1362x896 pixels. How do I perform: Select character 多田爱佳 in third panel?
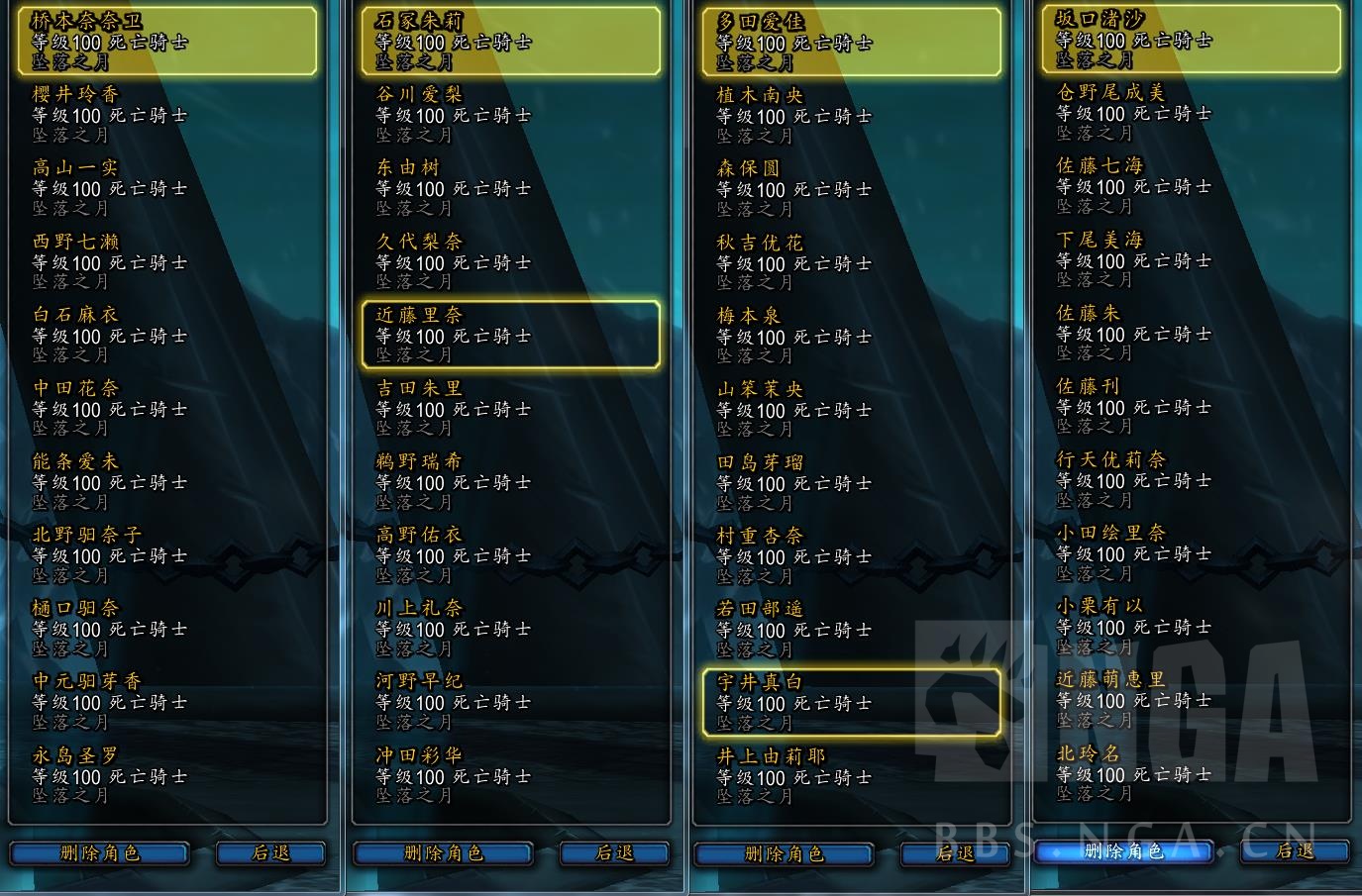pyautogui.click(x=853, y=40)
